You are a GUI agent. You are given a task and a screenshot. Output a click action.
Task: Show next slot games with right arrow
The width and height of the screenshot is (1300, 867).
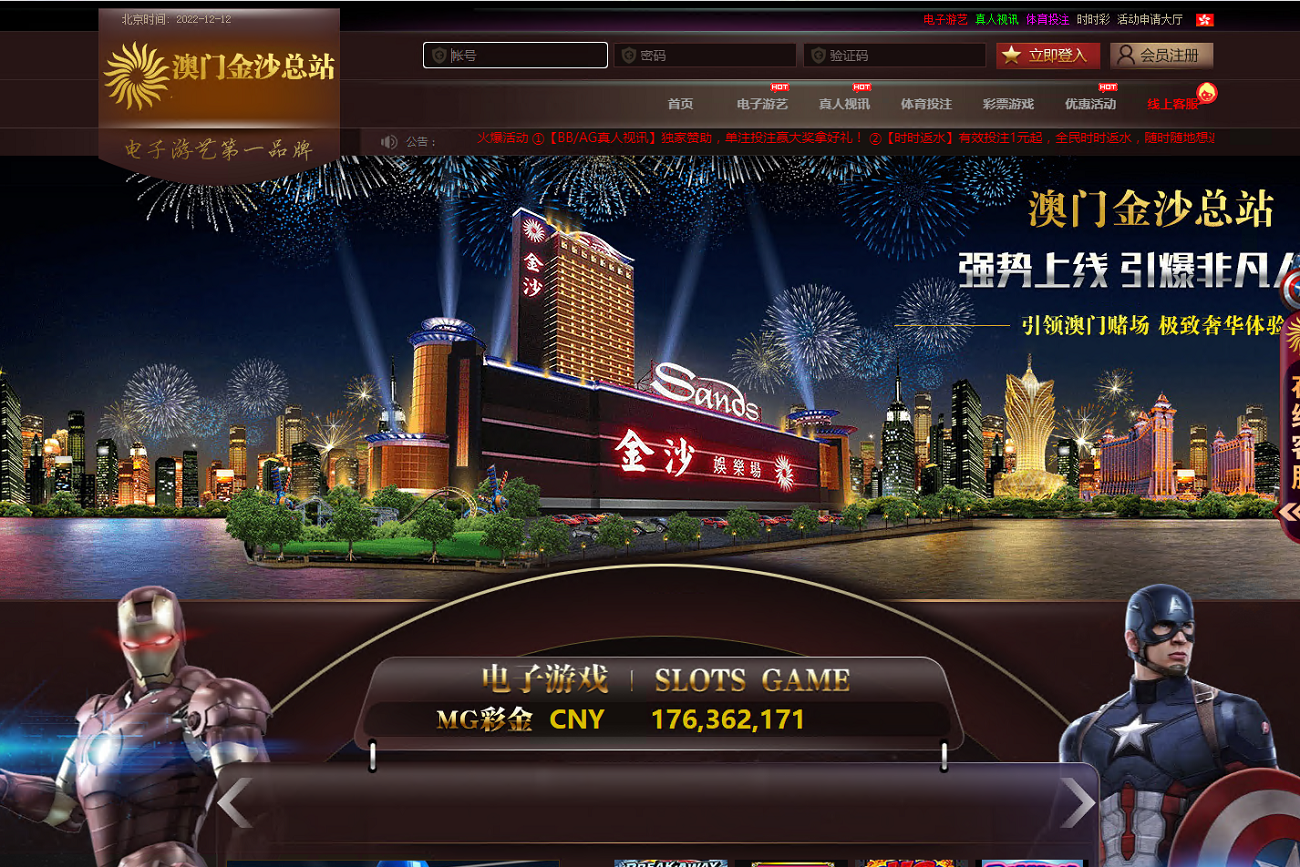[1077, 803]
